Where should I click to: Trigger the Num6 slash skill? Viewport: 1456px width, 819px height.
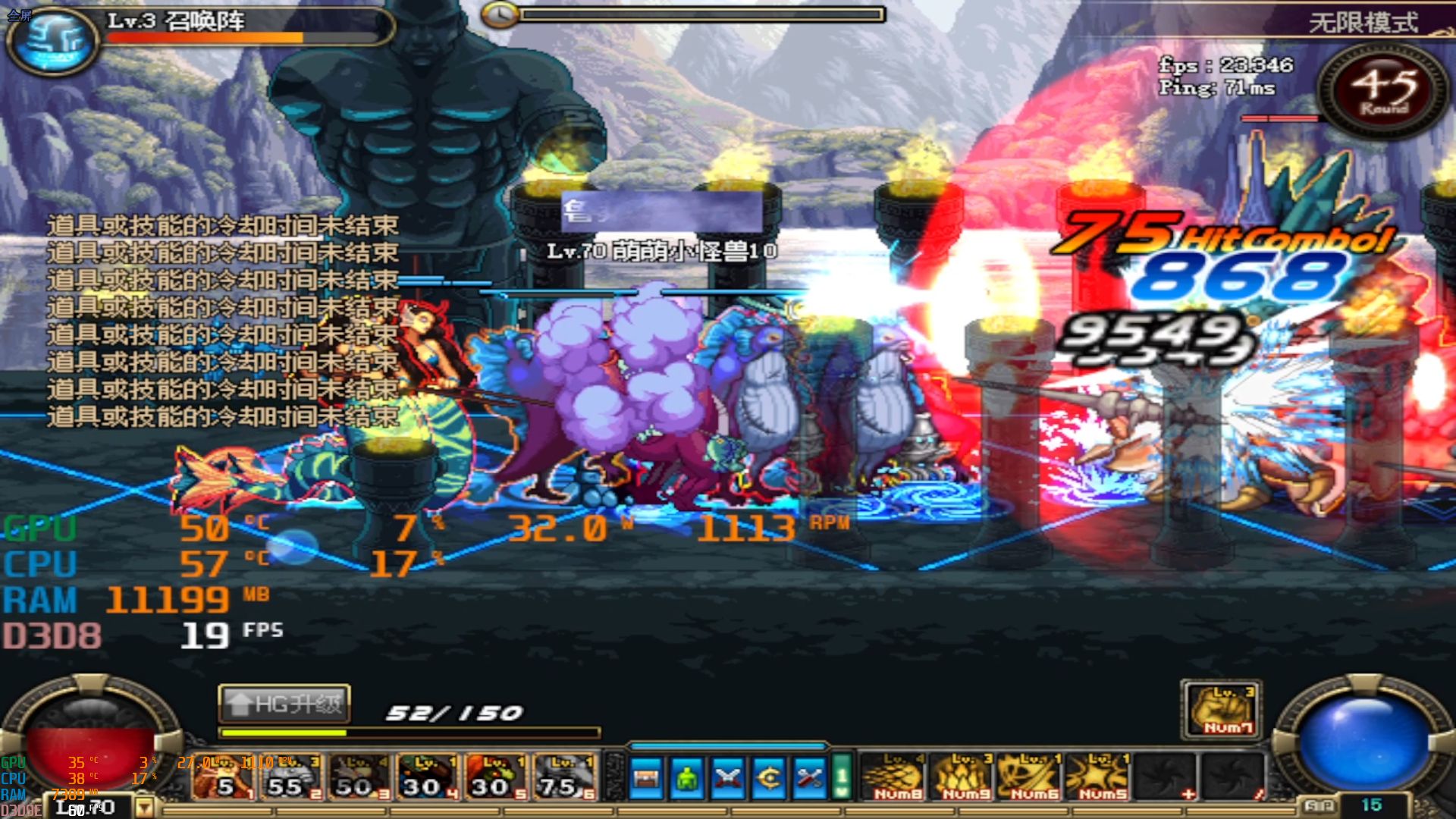point(1033,778)
